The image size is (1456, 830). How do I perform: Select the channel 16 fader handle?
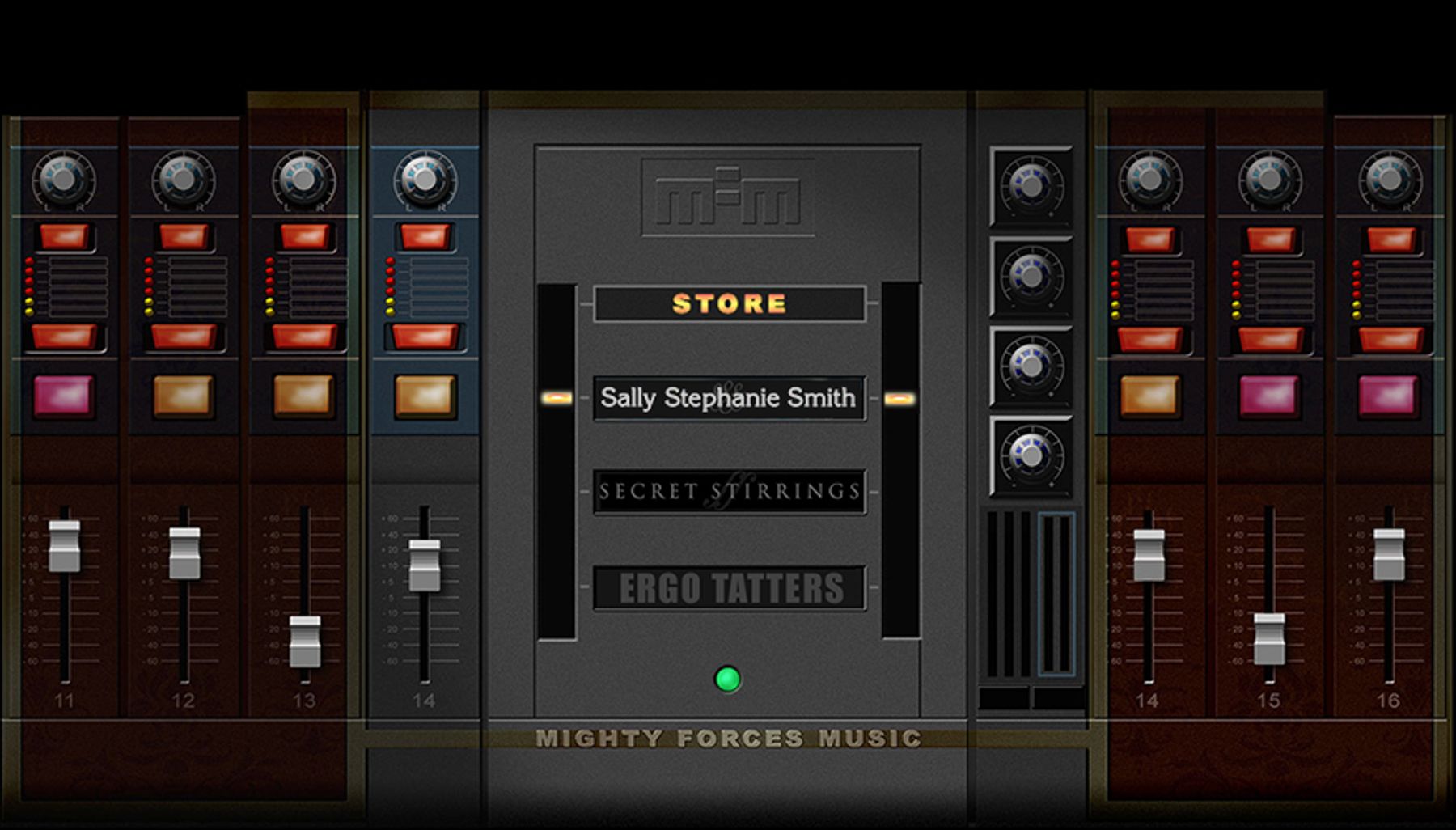(x=1389, y=554)
